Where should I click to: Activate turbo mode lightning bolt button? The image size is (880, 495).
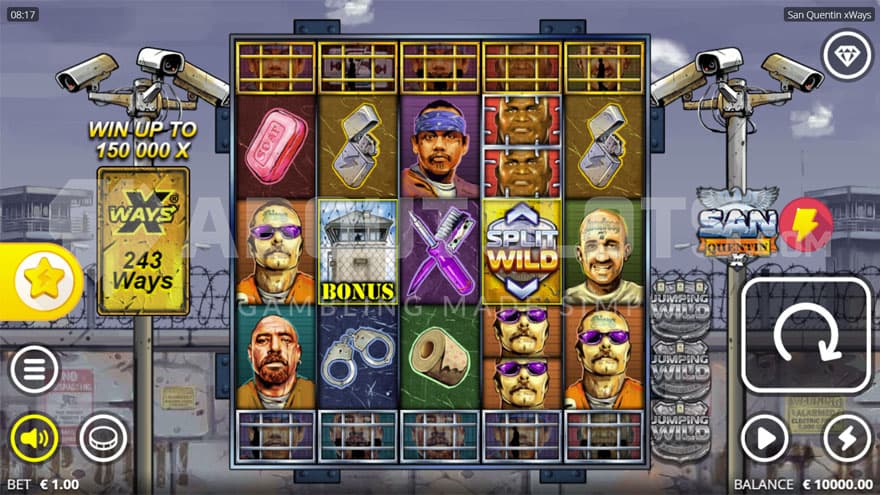(x=846, y=438)
